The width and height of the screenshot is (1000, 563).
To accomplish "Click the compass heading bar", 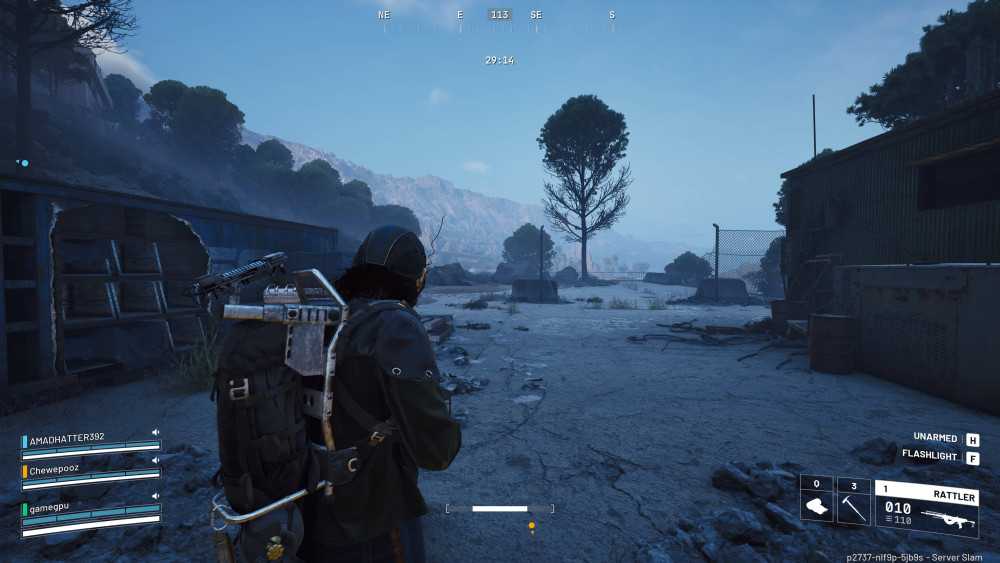I will 499,15.
